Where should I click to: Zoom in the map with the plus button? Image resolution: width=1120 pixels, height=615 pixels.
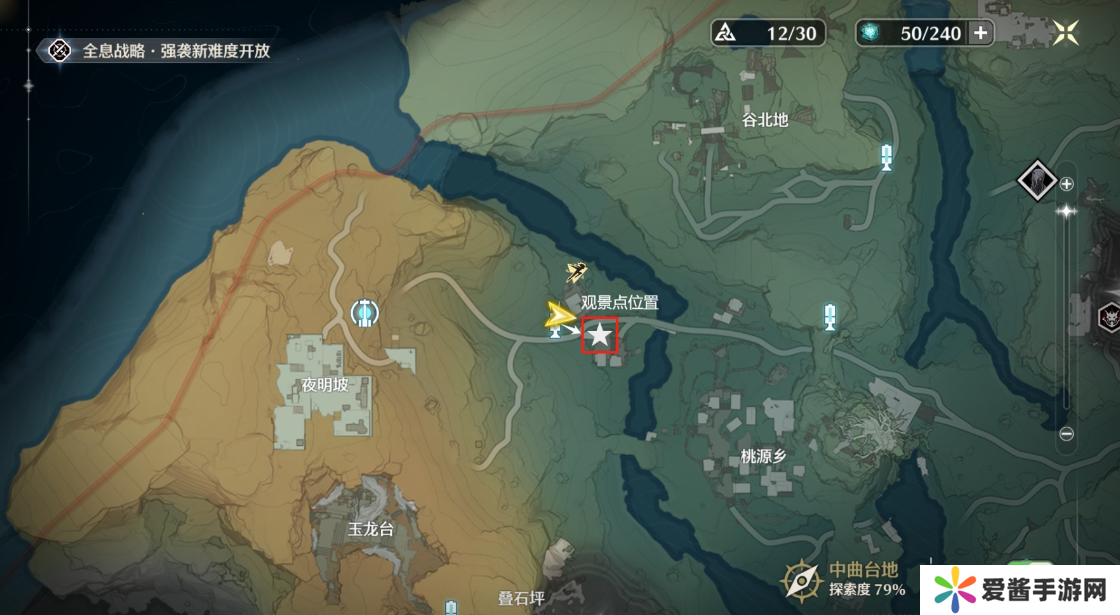[x=1066, y=184]
